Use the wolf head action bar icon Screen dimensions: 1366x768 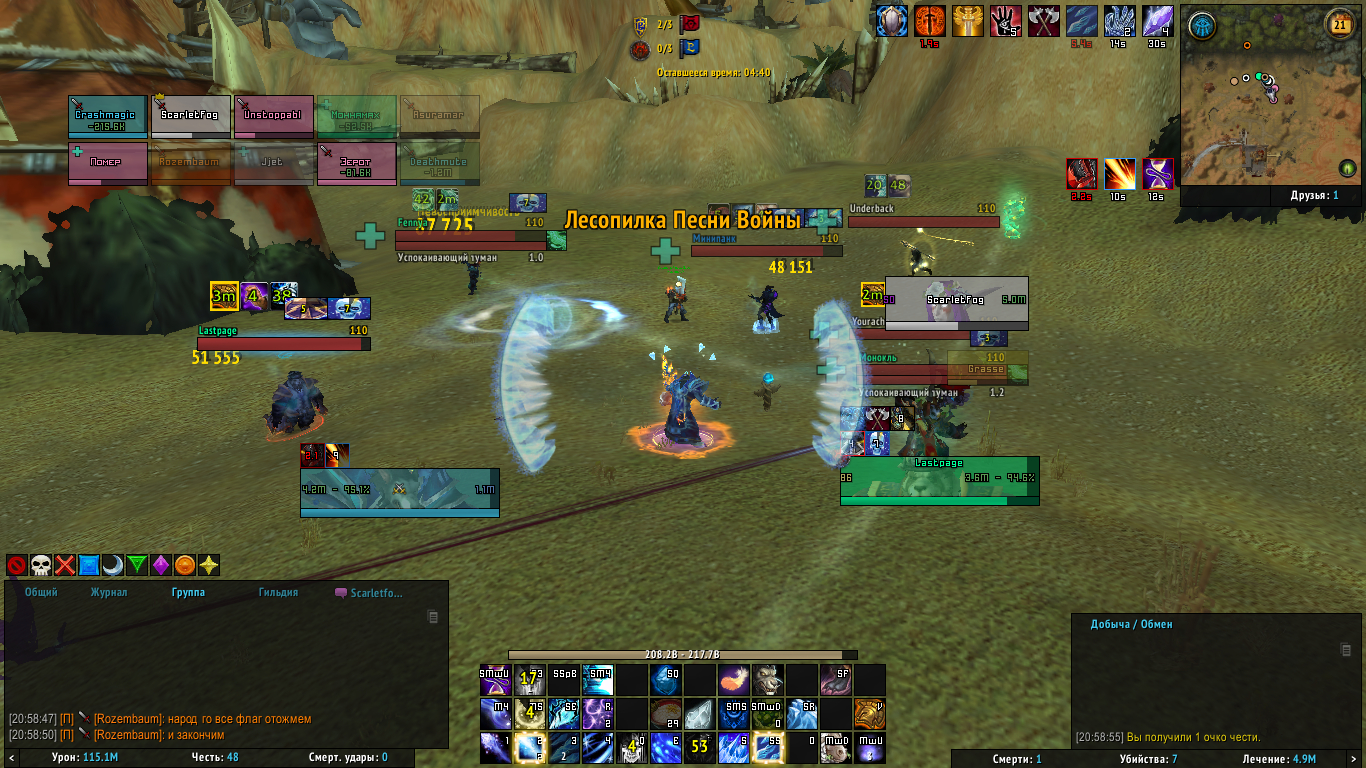[x=768, y=681]
